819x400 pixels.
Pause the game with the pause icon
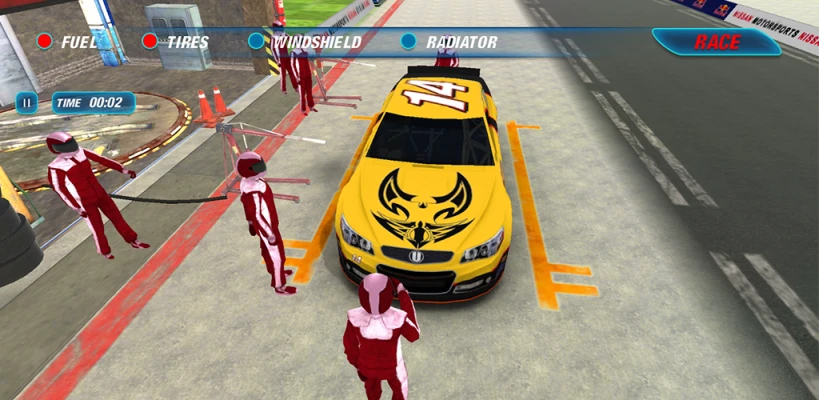(x=27, y=102)
